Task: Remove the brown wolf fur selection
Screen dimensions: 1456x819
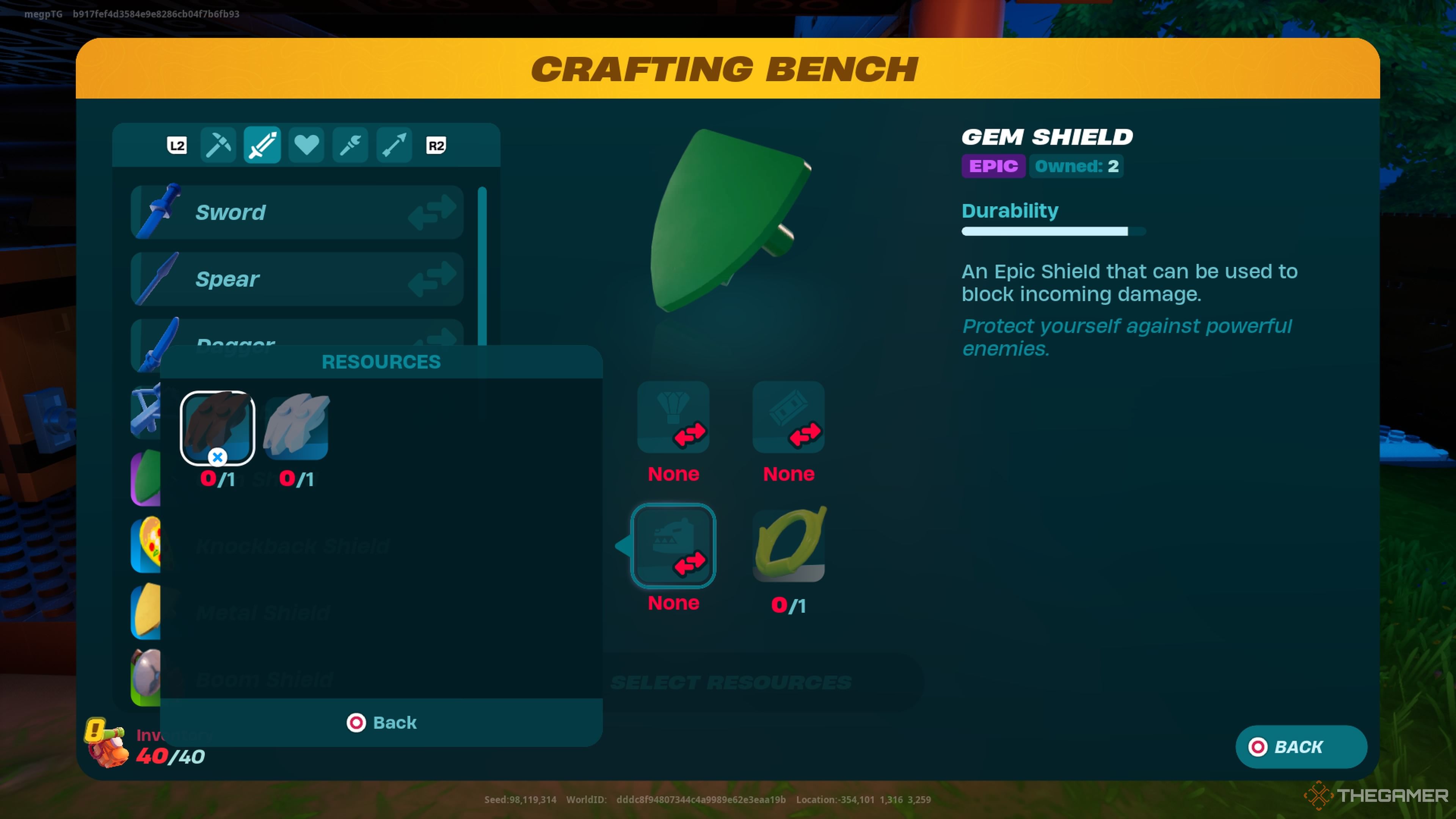Action: click(218, 458)
